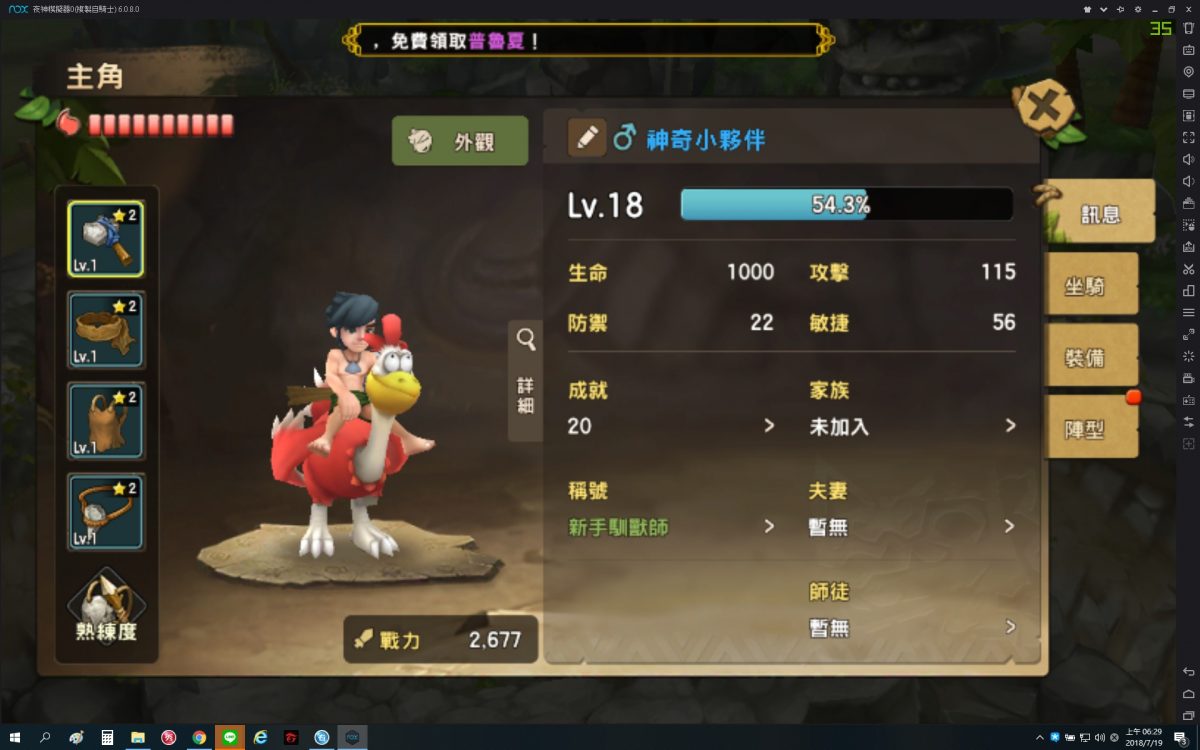The image size is (1200, 750).
Task: Switch to the 訊息 tab
Action: pyautogui.click(x=1100, y=212)
